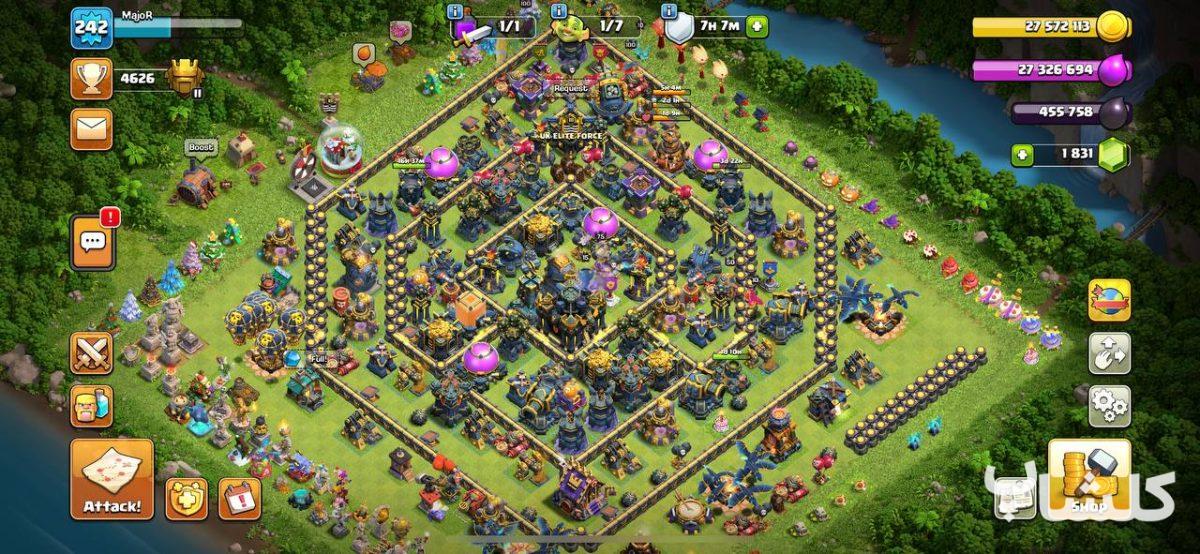Open the crossed swords clan war button
1200x554 pixels.
tap(91, 353)
